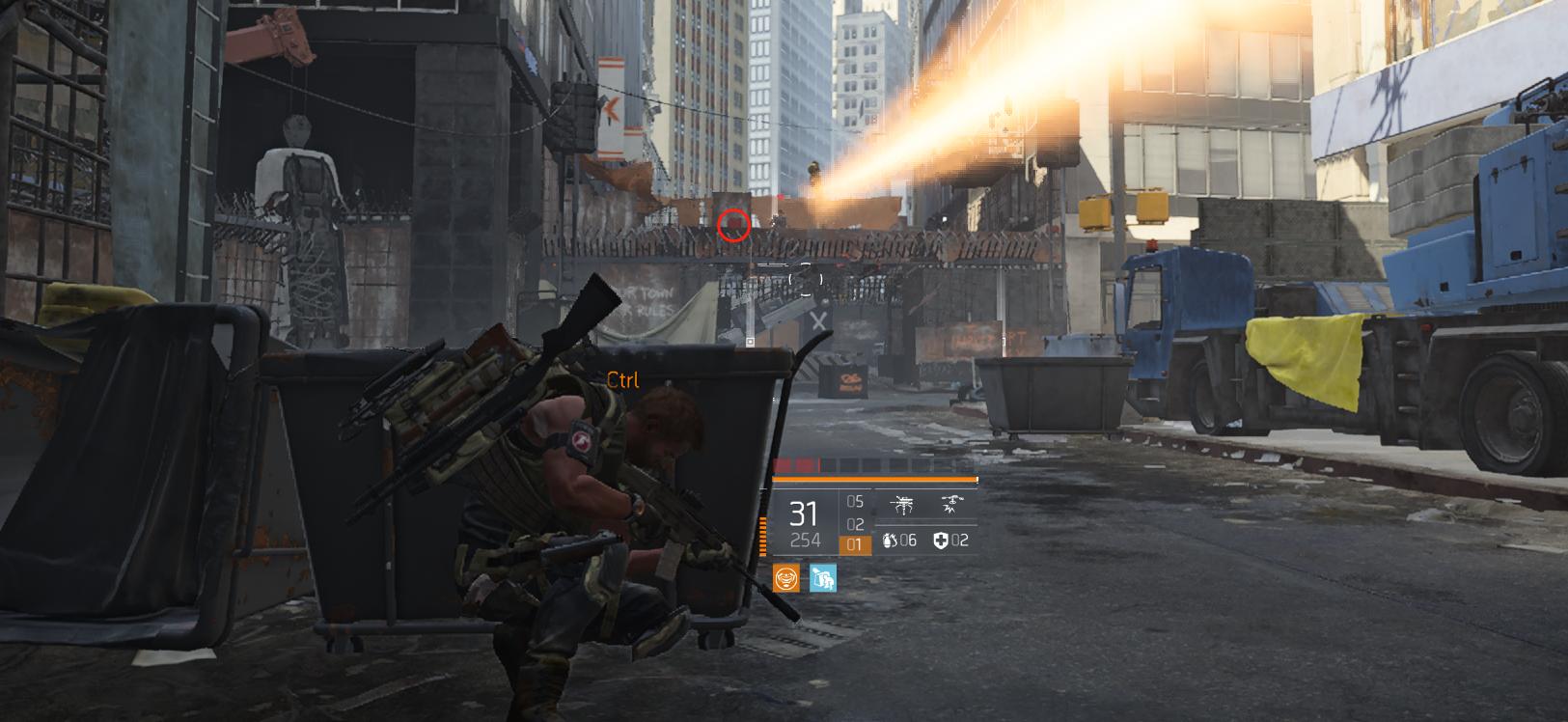Click the orange laughing face buff icon
Screen dimensions: 1568x722
(786, 578)
